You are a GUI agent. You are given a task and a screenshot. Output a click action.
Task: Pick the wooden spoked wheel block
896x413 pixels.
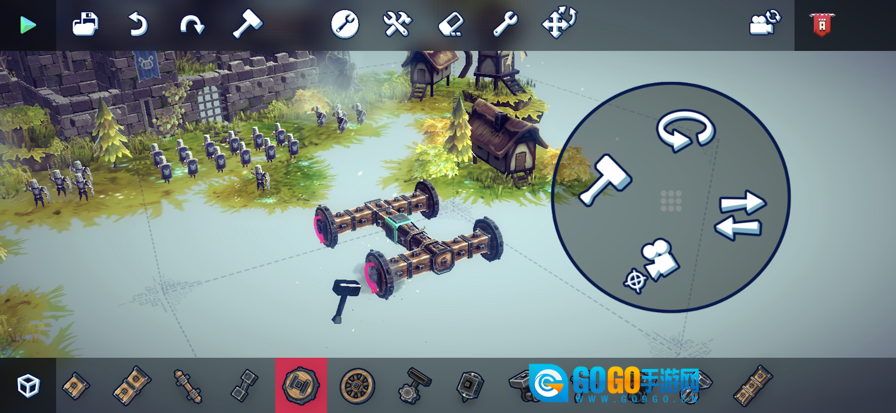[x=357, y=385]
